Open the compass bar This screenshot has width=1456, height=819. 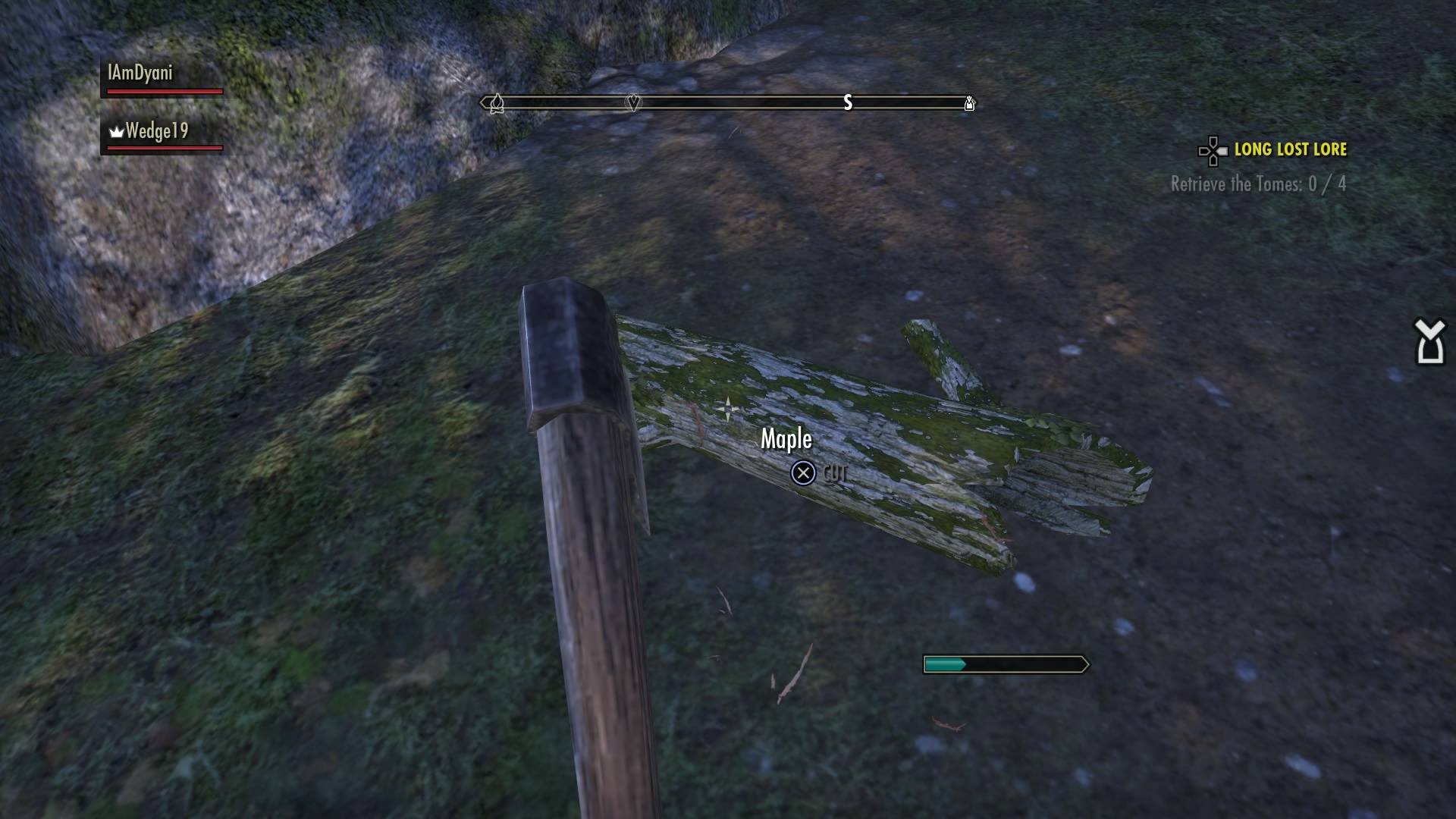[726, 103]
